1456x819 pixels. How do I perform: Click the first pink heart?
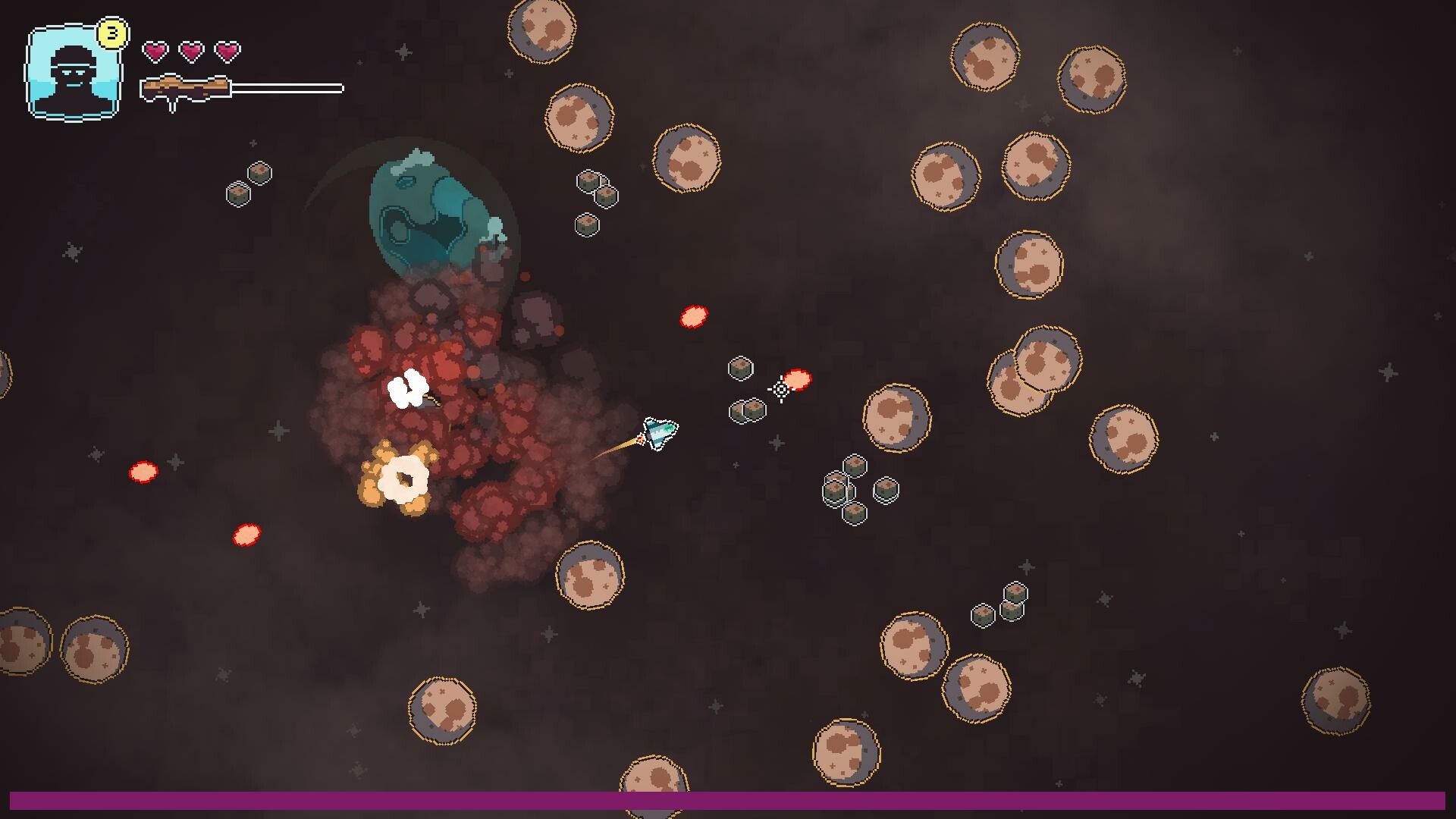tap(156, 52)
